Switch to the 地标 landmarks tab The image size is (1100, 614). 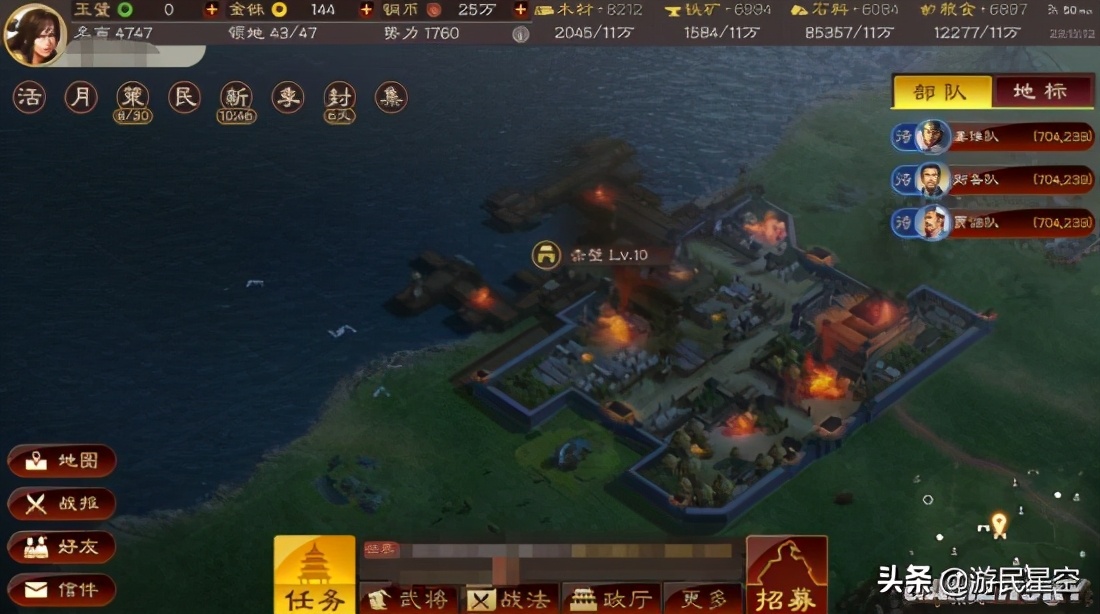(x=1040, y=91)
